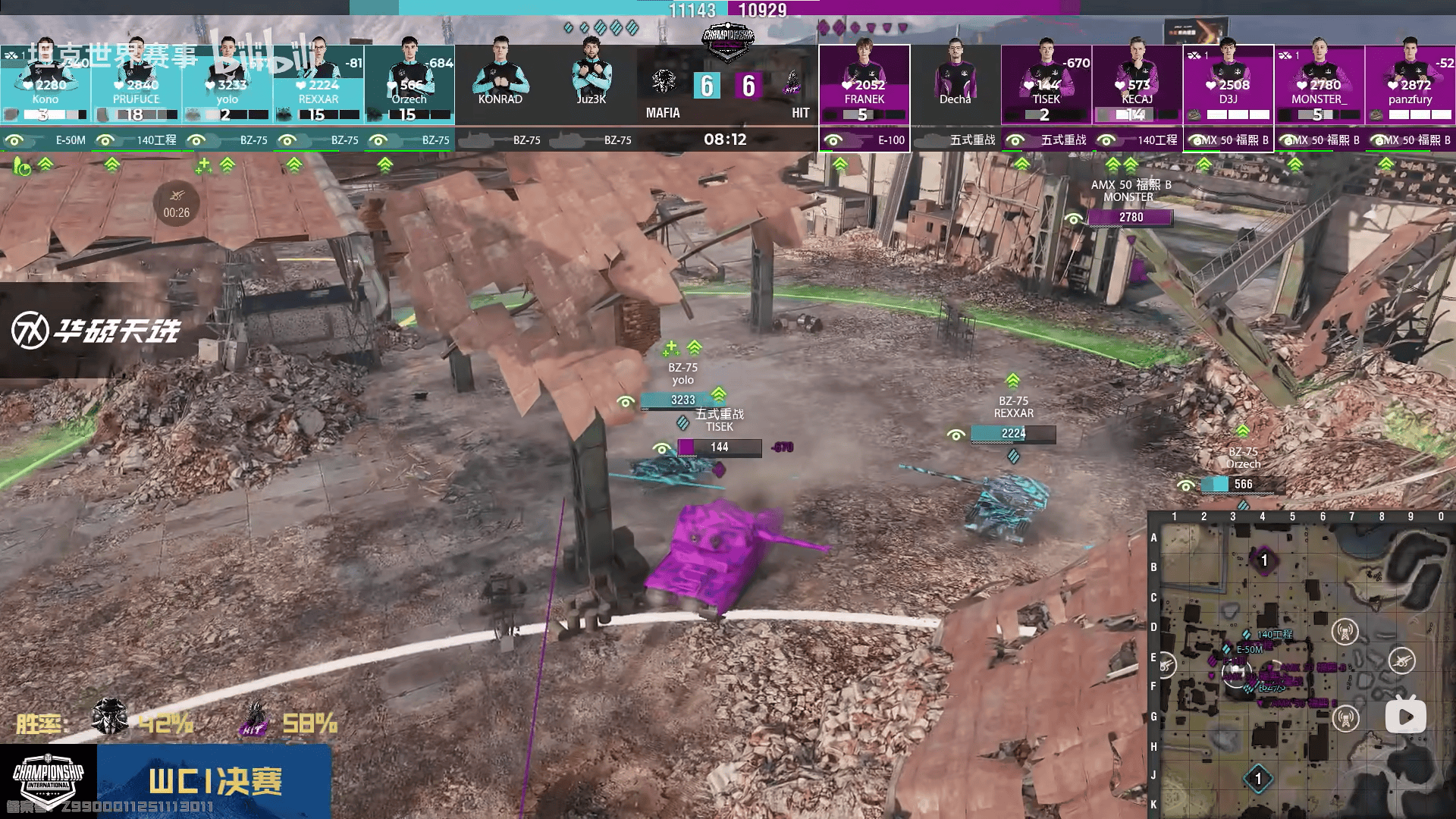Click the Bilibili TV play icon

1405,716
